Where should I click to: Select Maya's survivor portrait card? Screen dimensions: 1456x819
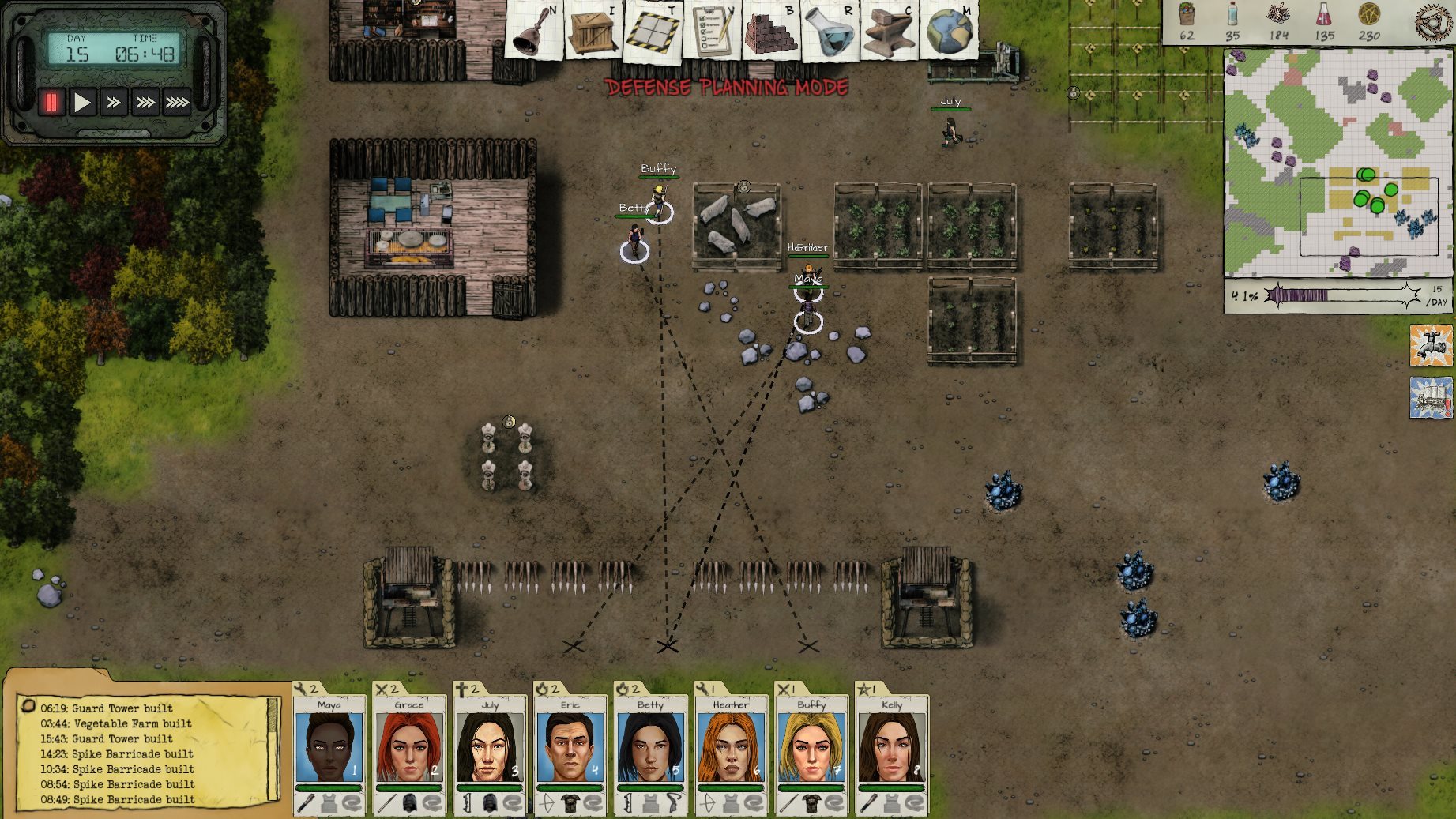pyautogui.click(x=329, y=748)
